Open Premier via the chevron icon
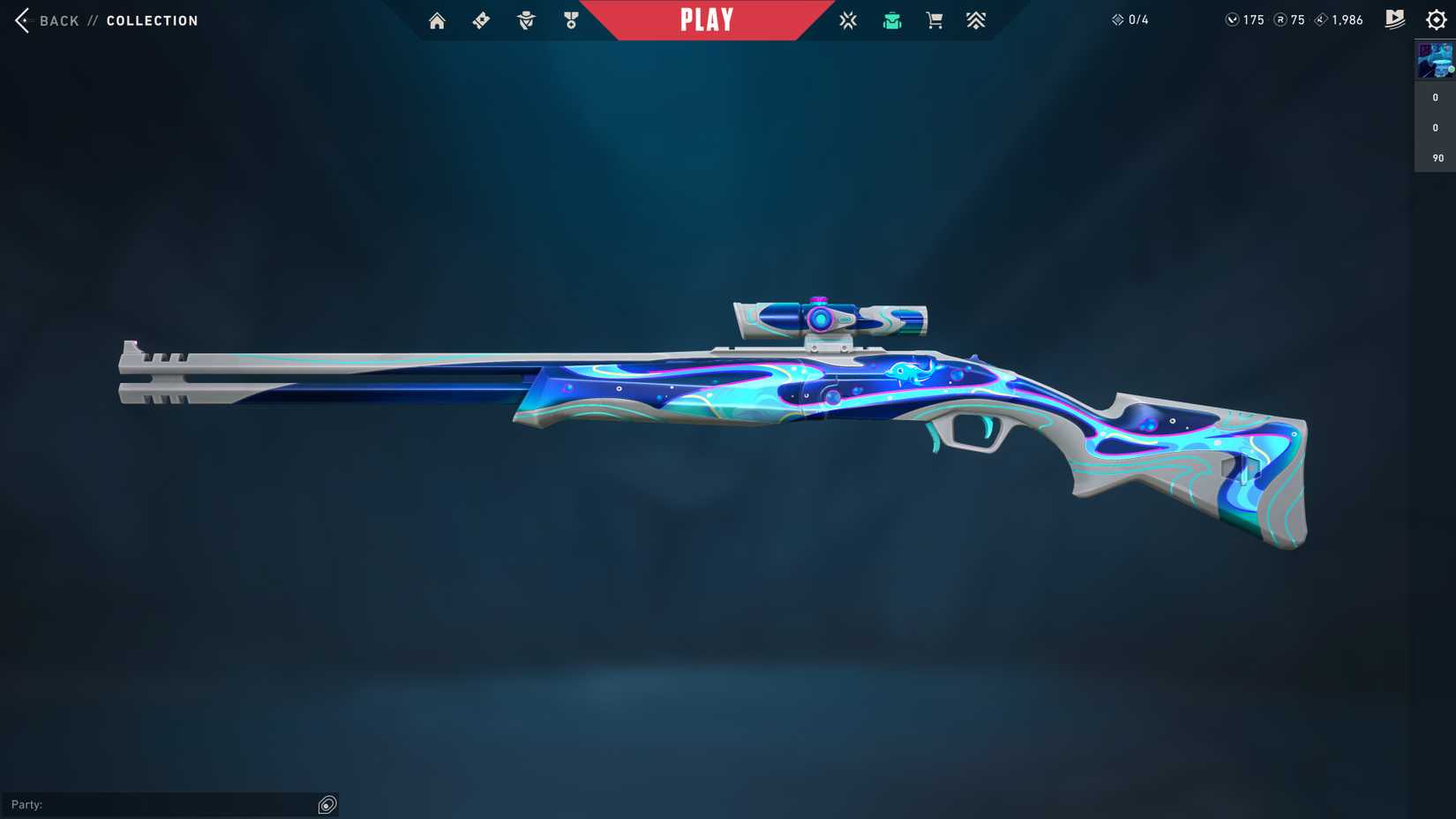Screen dimensions: 1456x819 coord(976,19)
